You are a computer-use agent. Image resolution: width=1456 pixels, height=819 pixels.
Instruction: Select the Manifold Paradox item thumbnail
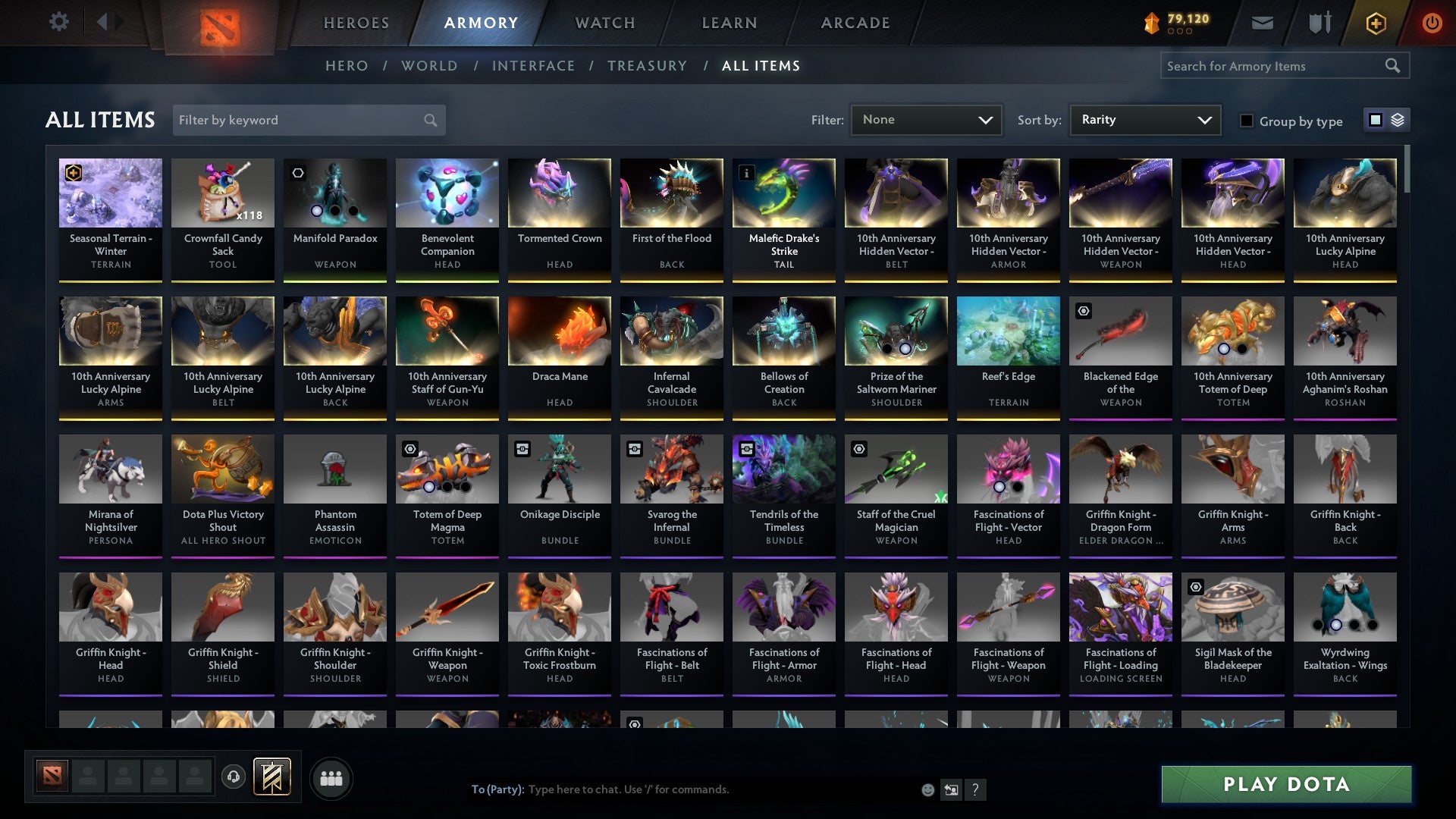334,193
